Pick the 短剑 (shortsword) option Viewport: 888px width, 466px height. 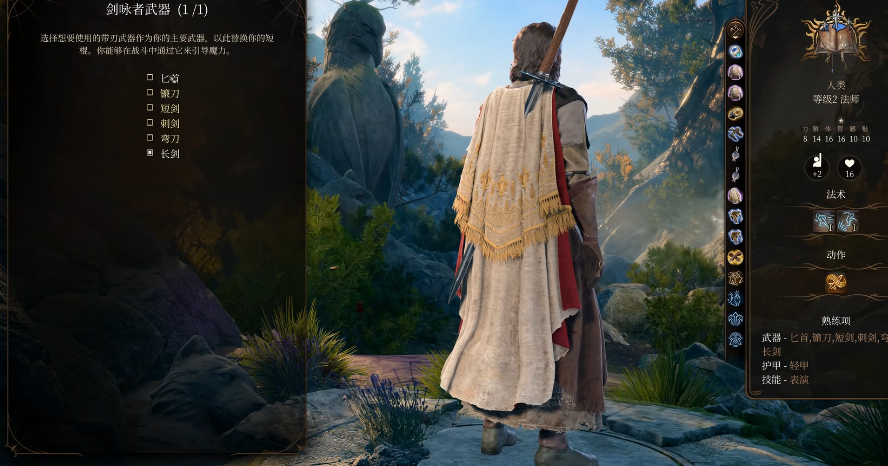click(150, 108)
